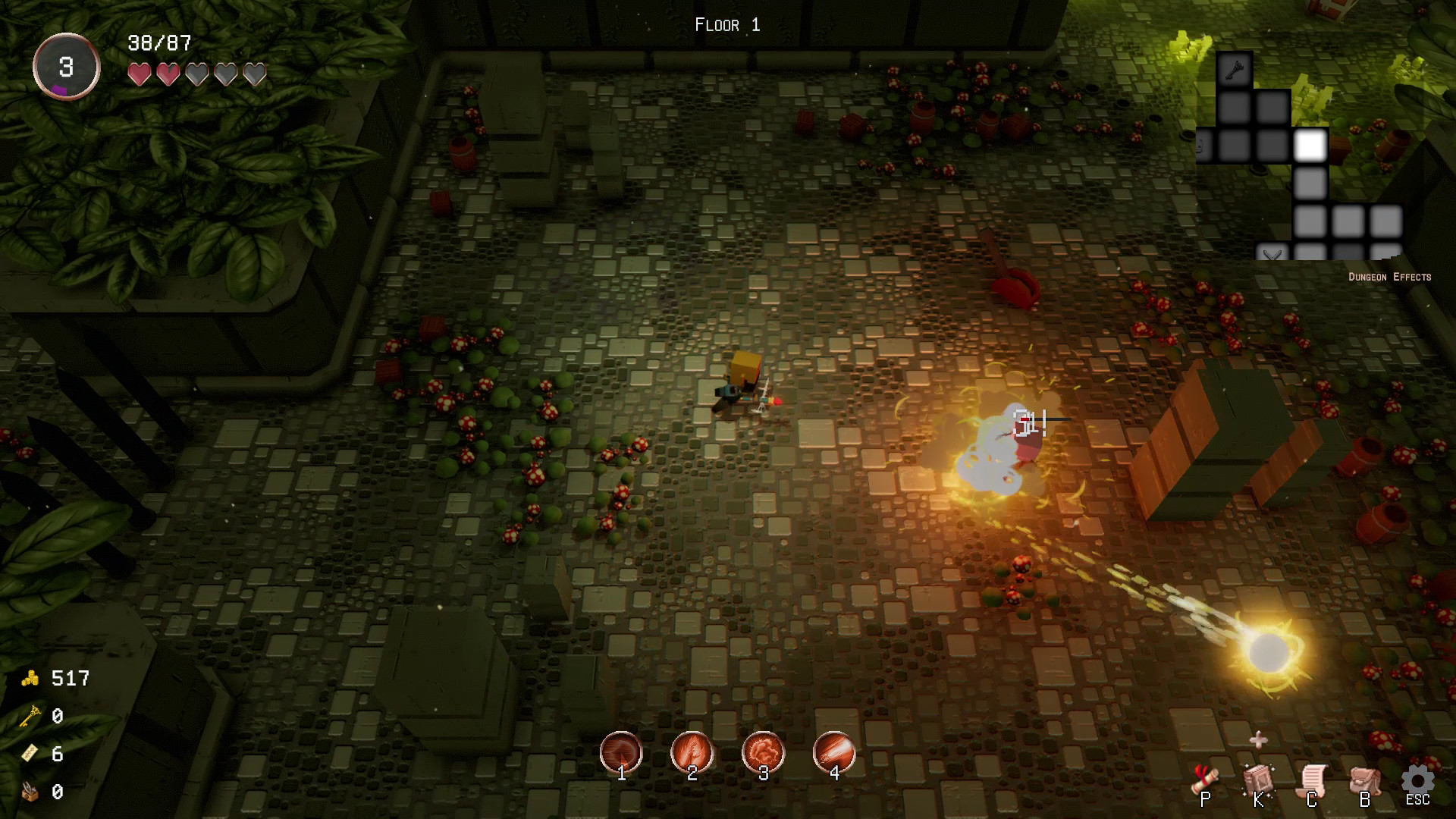Click the plus icon above the spellbook
This screenshot has height=819, width=1456.
1259,739
